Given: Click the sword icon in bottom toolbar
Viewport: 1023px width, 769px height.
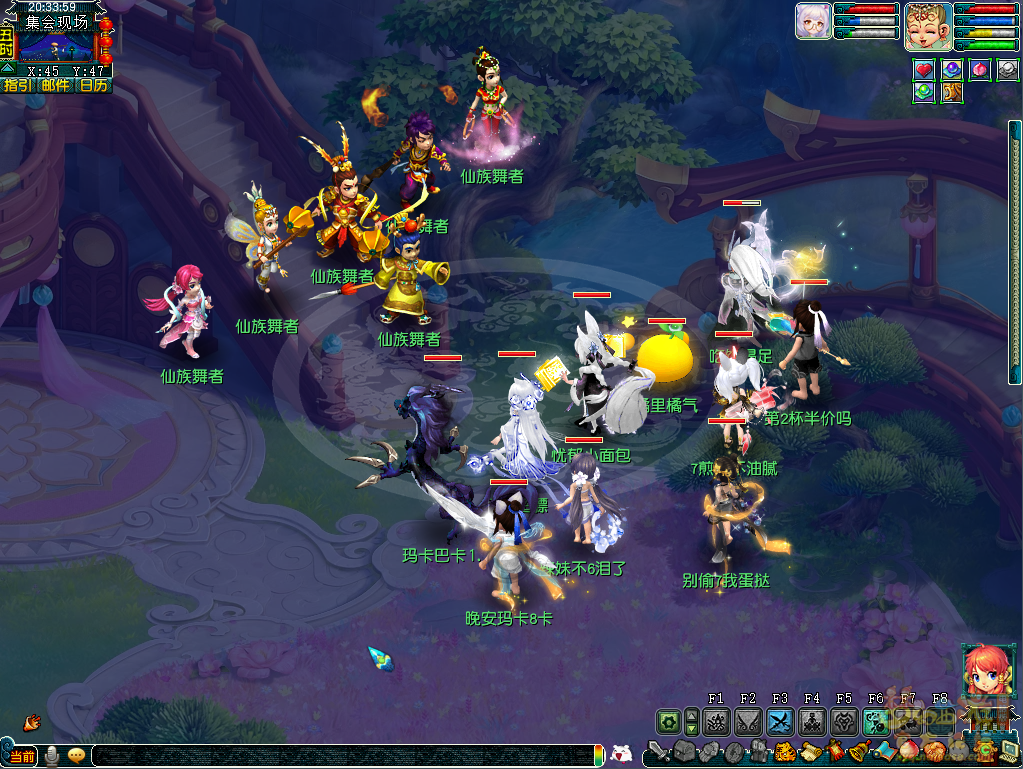Looking at the screenshot, I should tap(658, 752).
